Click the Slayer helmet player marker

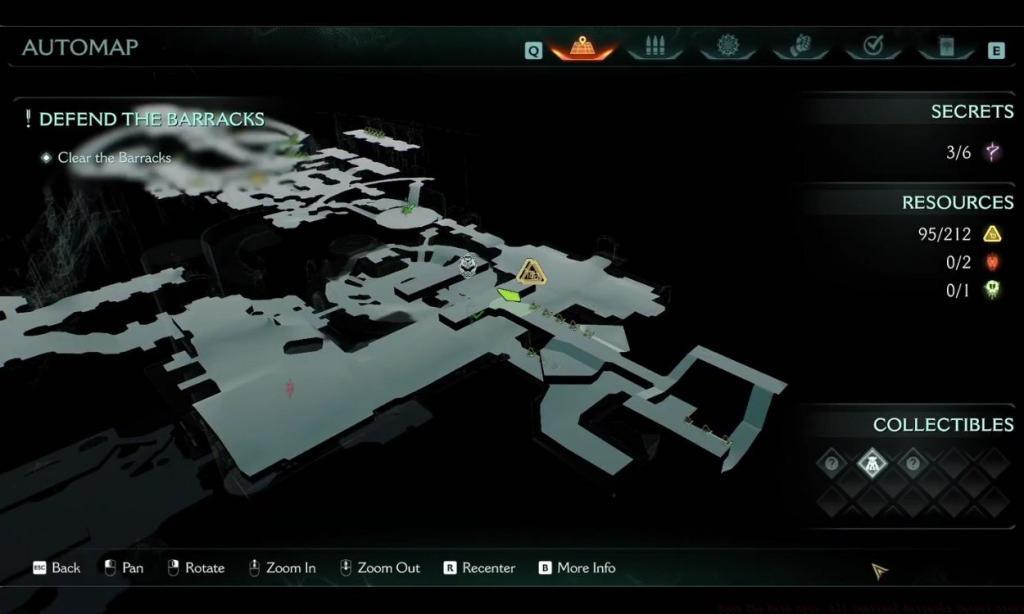468,266
